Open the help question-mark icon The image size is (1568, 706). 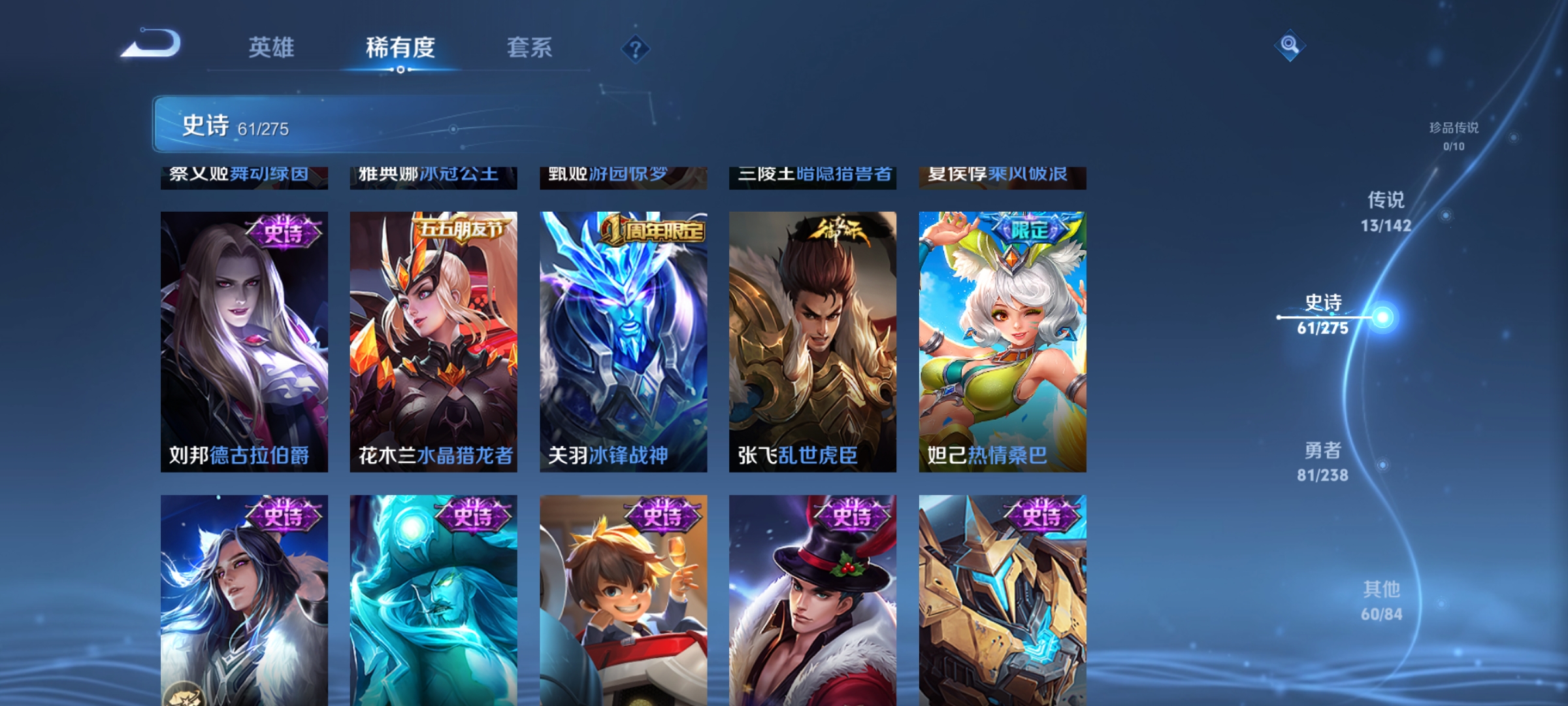point(634,50)
